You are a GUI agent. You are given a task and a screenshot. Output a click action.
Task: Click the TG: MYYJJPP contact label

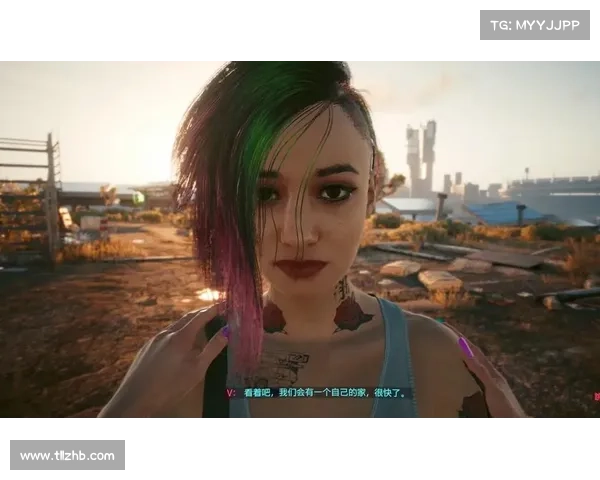pyautogui.click(x=535, y=24)
